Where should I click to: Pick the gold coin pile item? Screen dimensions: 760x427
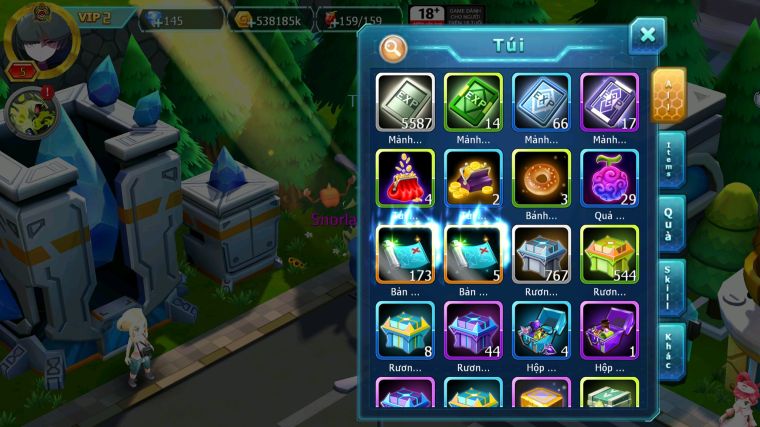473,178
